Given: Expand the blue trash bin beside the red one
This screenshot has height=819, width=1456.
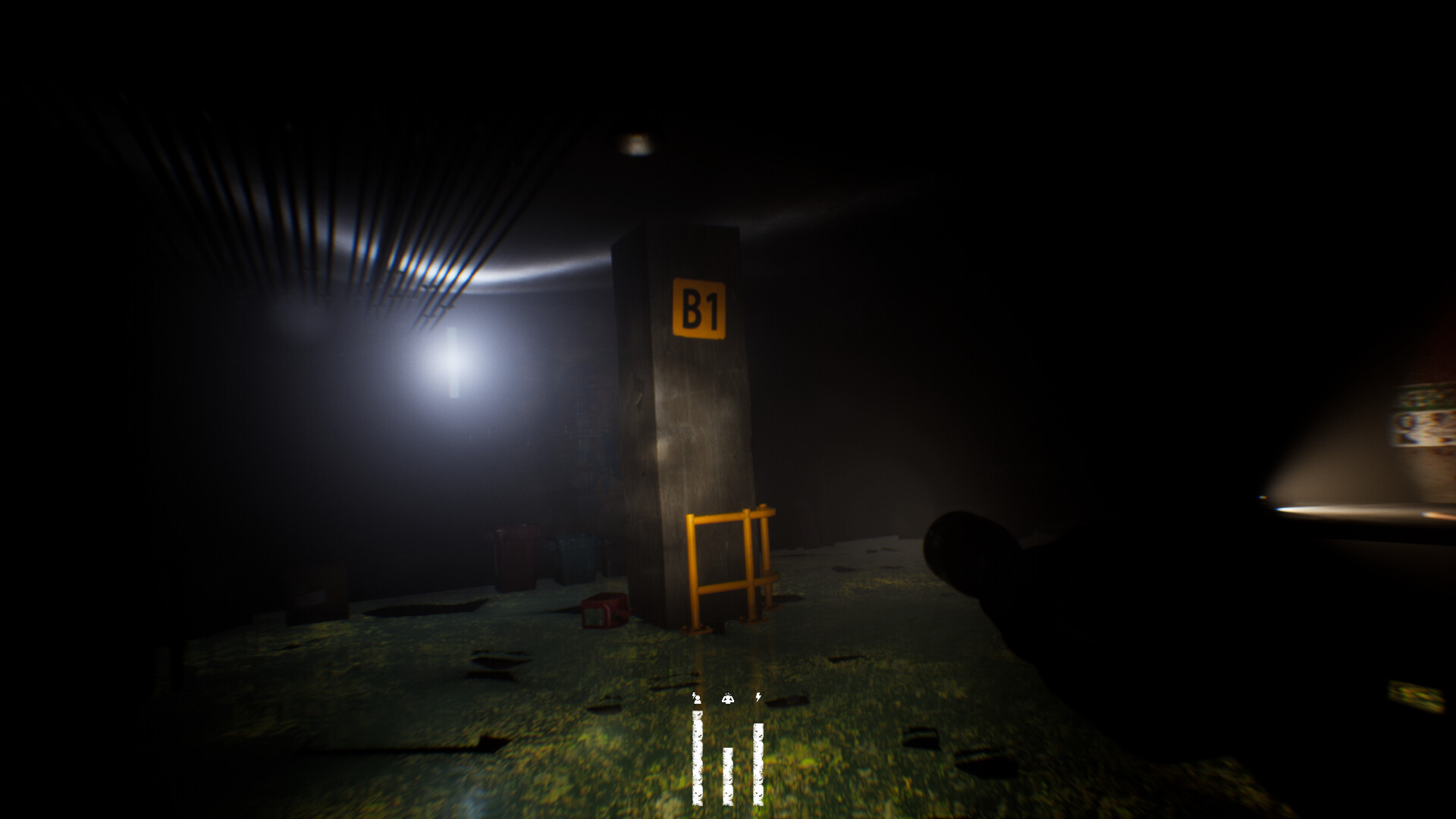Looking at the screenshot, I should pos(573,558).
